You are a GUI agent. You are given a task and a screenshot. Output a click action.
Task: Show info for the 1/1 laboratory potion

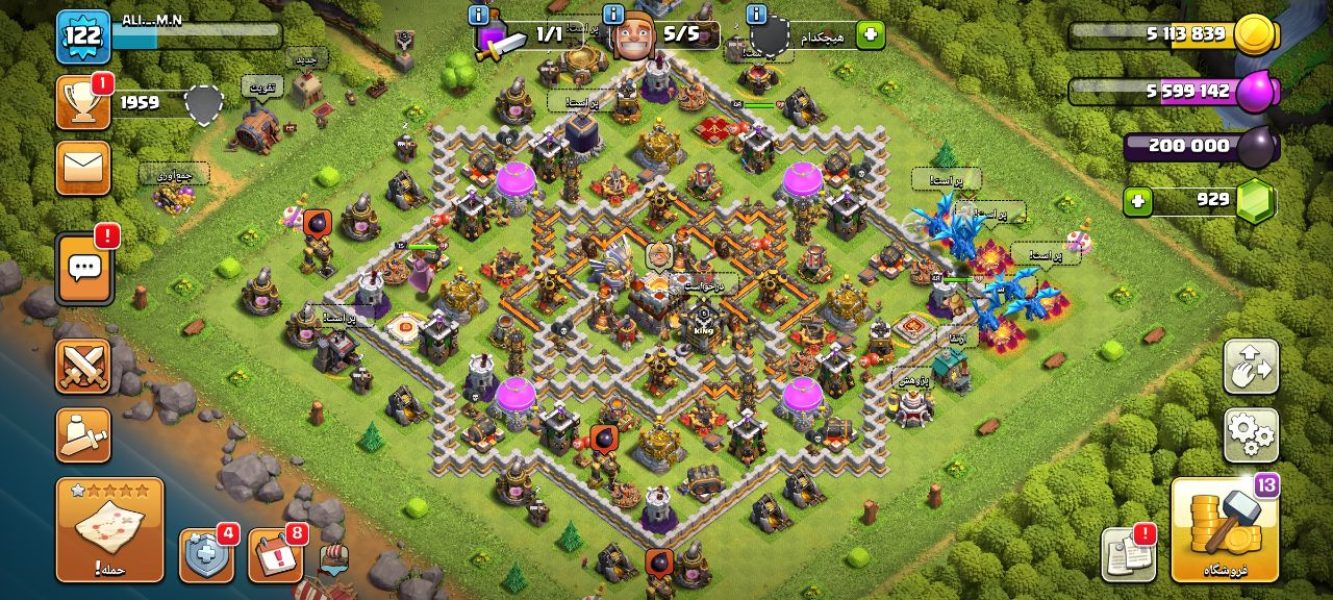[x=481, y=15]
